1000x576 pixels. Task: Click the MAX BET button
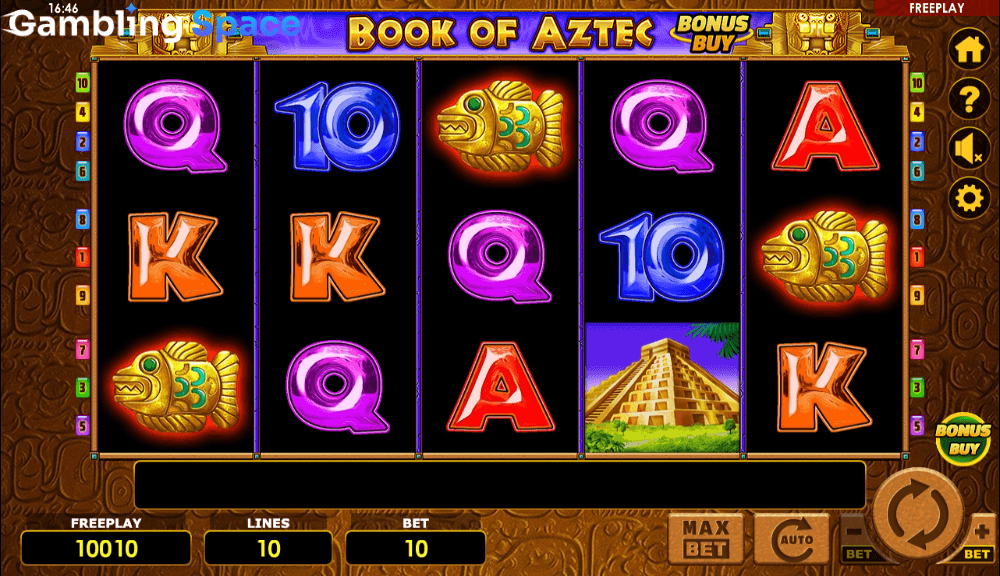(x=705, y=540)
